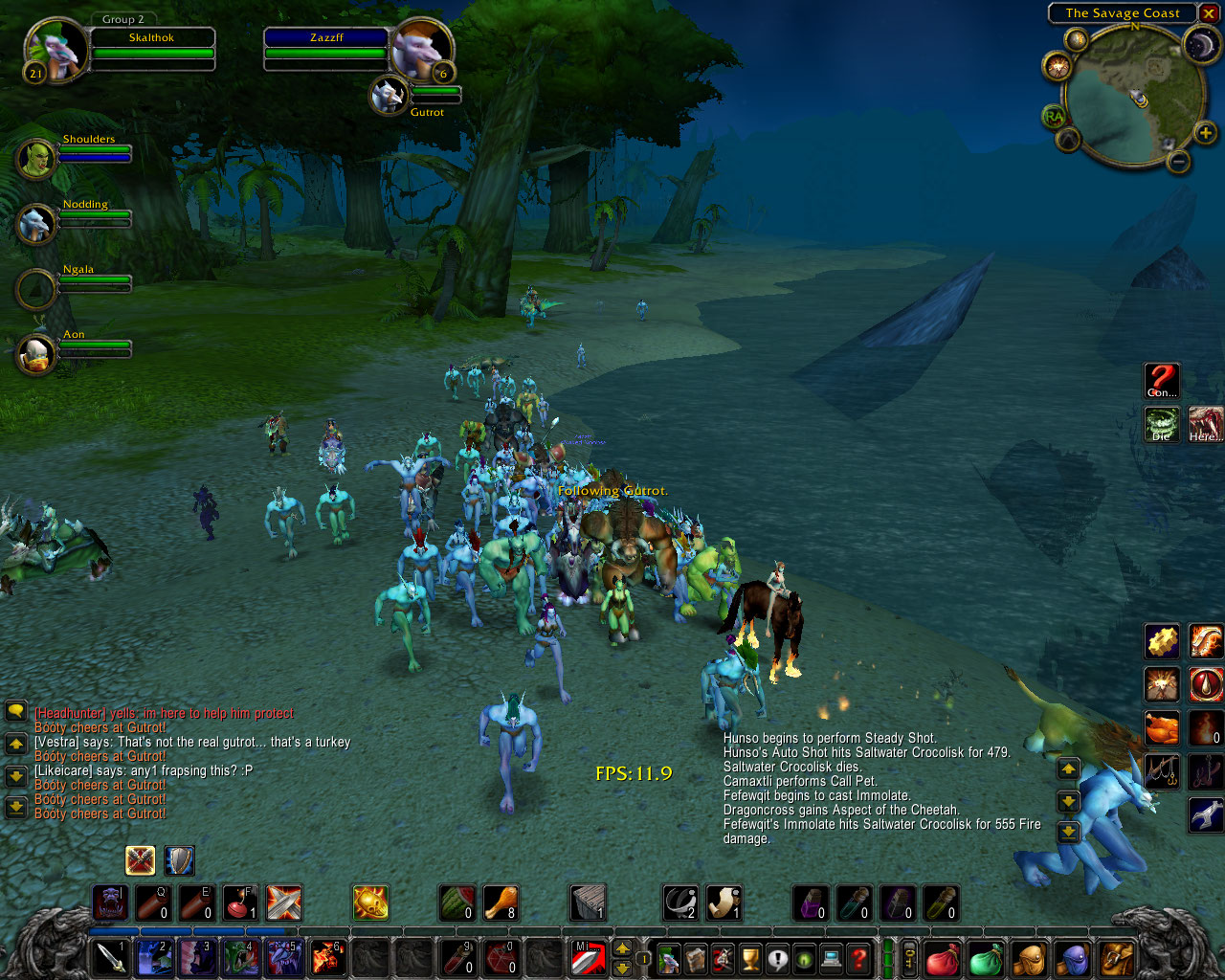
Task: Zoom in the minimap with plus button
Action: click(1205, 133)
